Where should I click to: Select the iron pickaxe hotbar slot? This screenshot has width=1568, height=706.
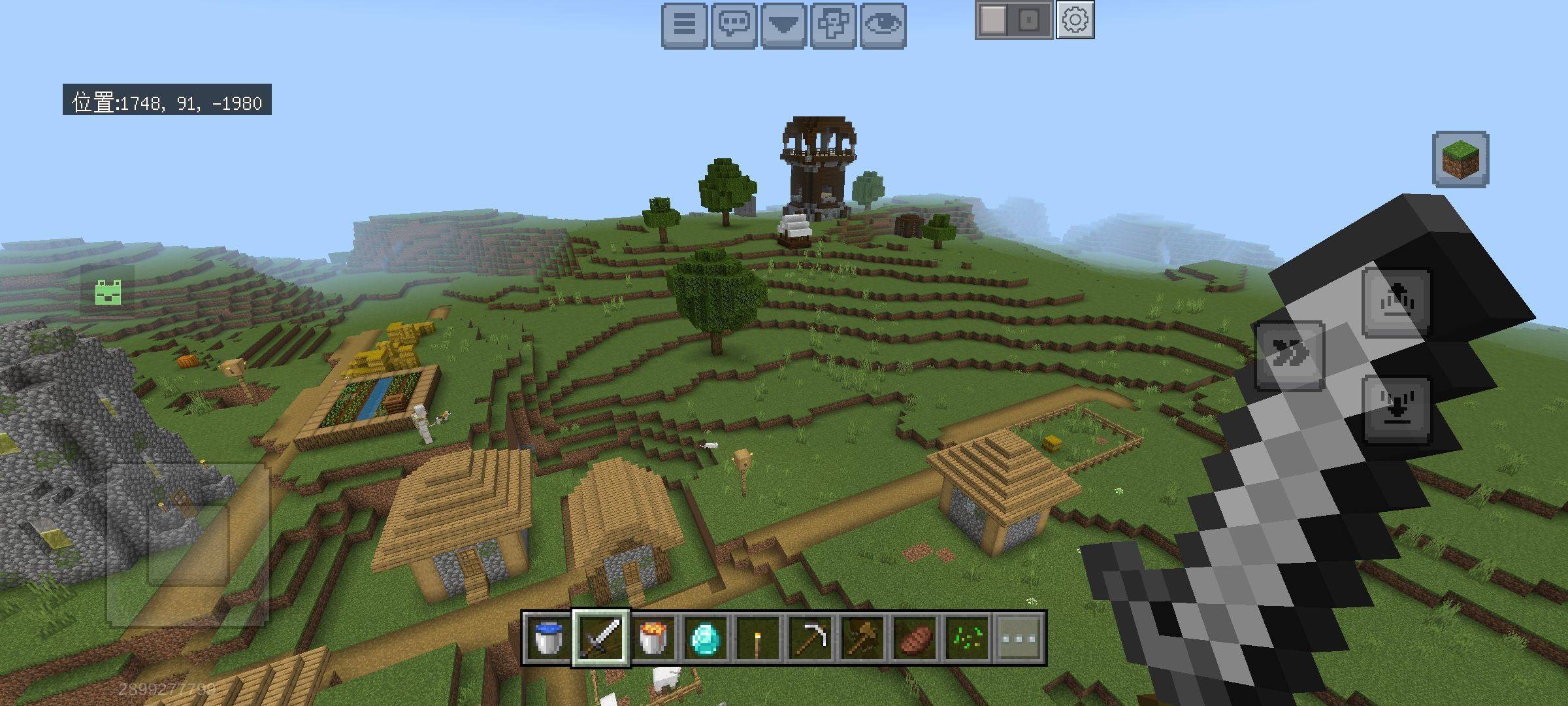pos(810,637)
